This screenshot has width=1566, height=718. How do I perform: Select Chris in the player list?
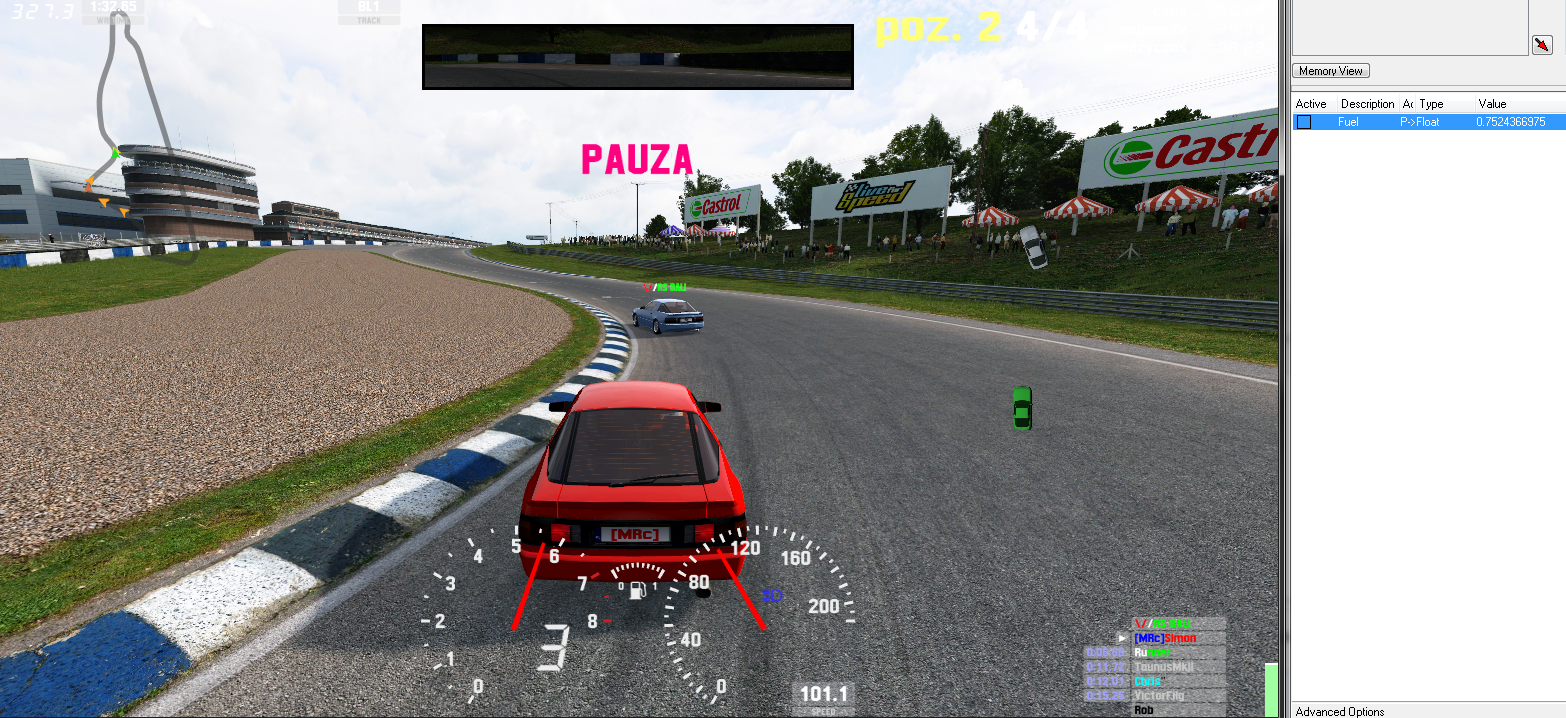(x=1148, y=681)
